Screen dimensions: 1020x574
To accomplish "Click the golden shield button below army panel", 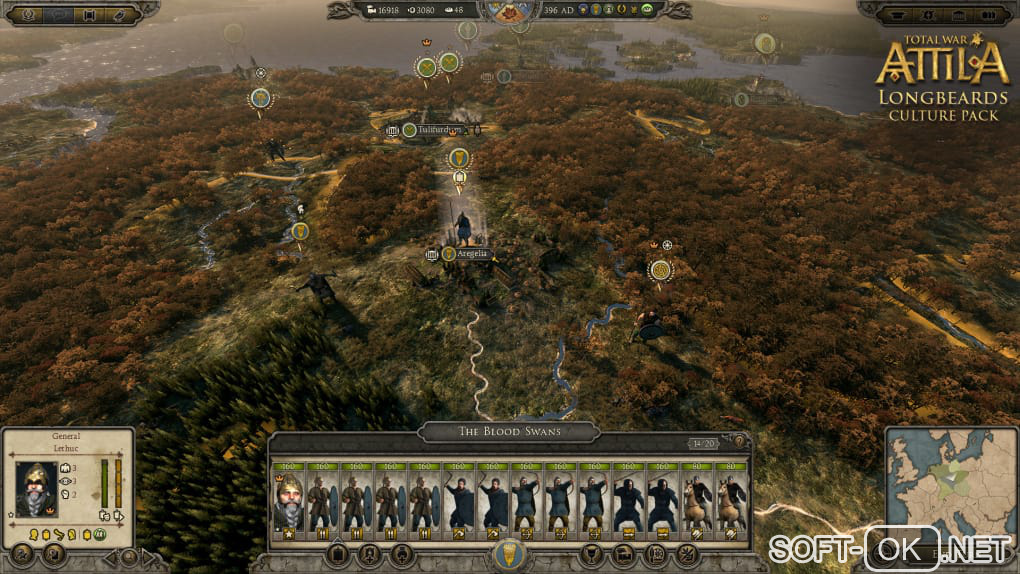I will click(x=509, y=553).
